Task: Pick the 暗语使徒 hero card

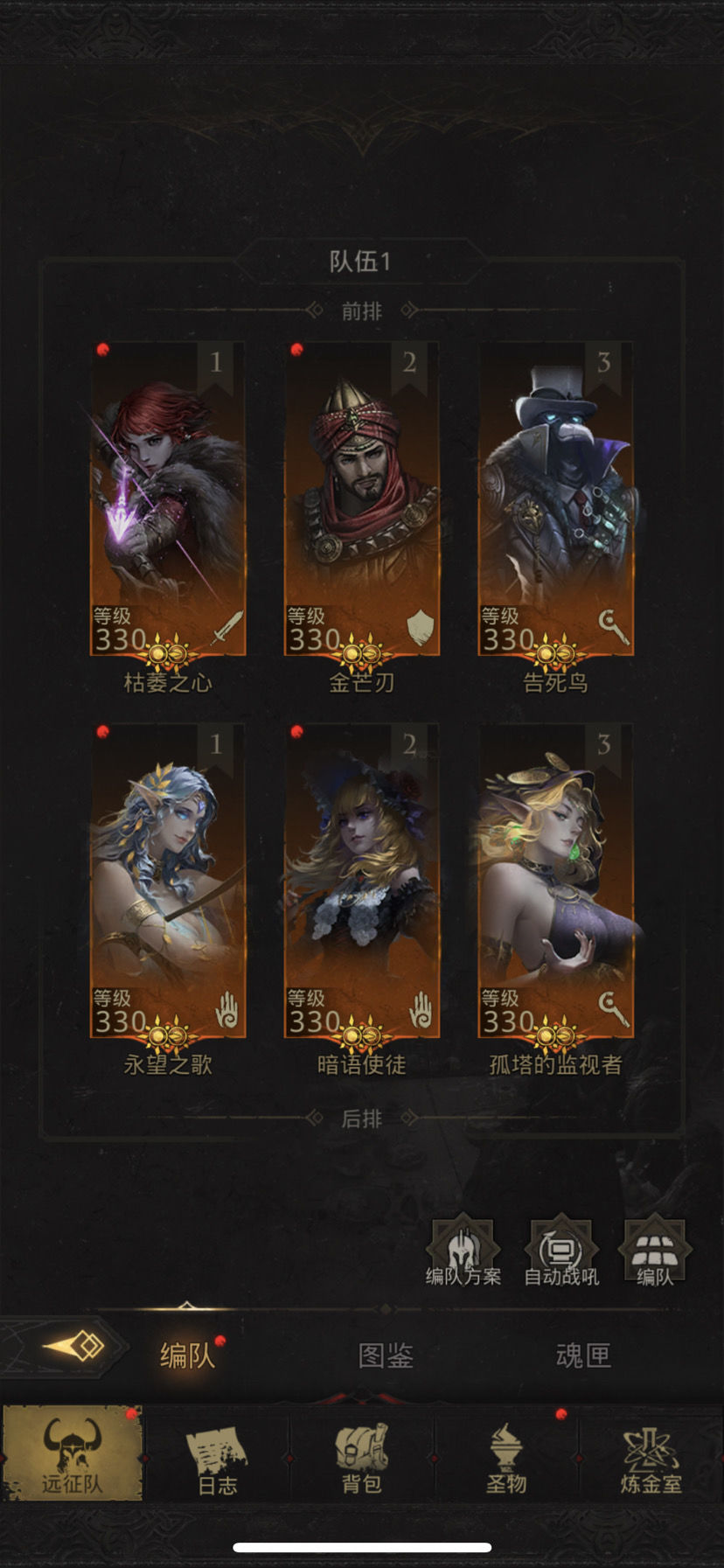Action: (362, 881)
